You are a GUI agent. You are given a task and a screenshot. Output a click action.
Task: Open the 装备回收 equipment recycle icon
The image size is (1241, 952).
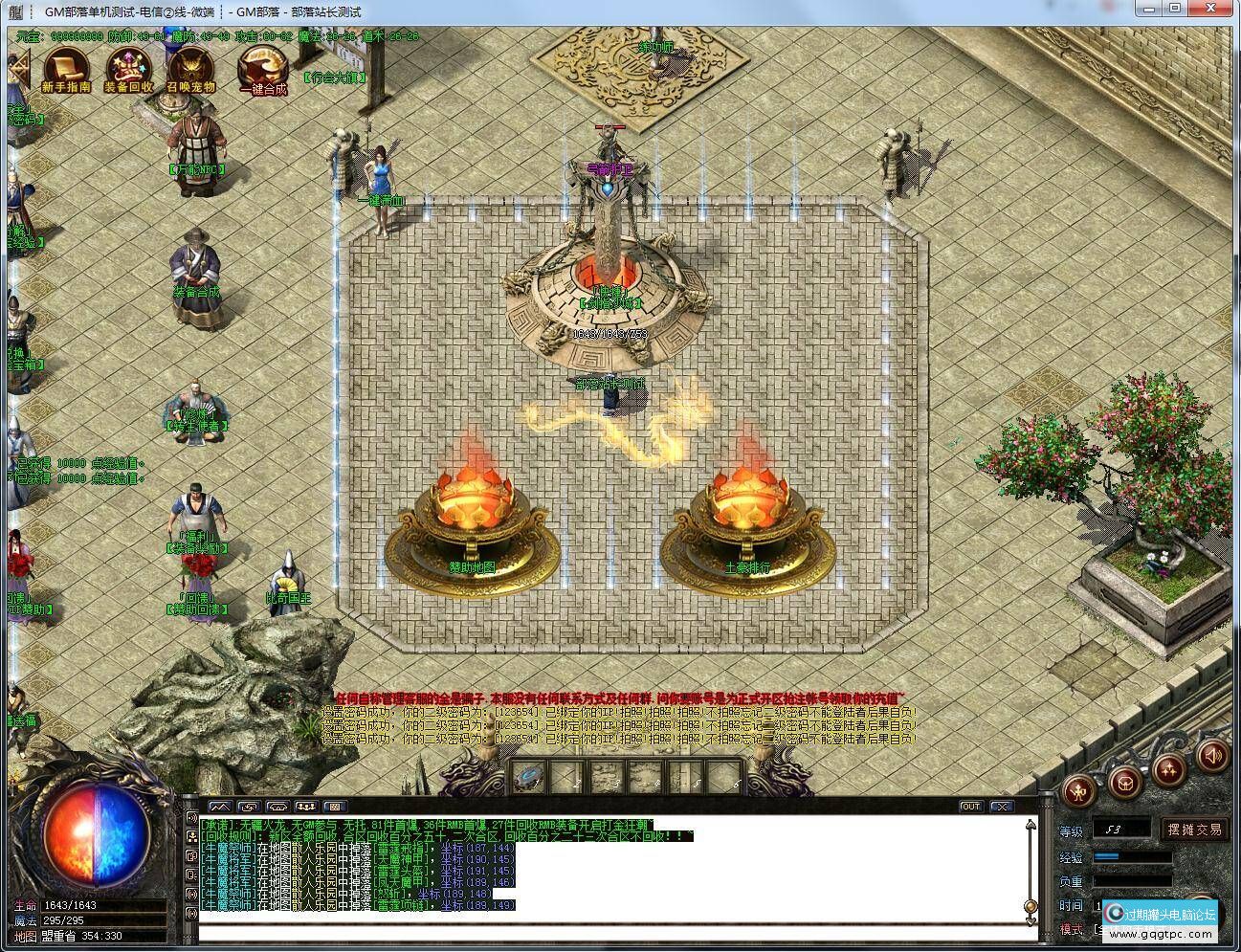point(127,68)
